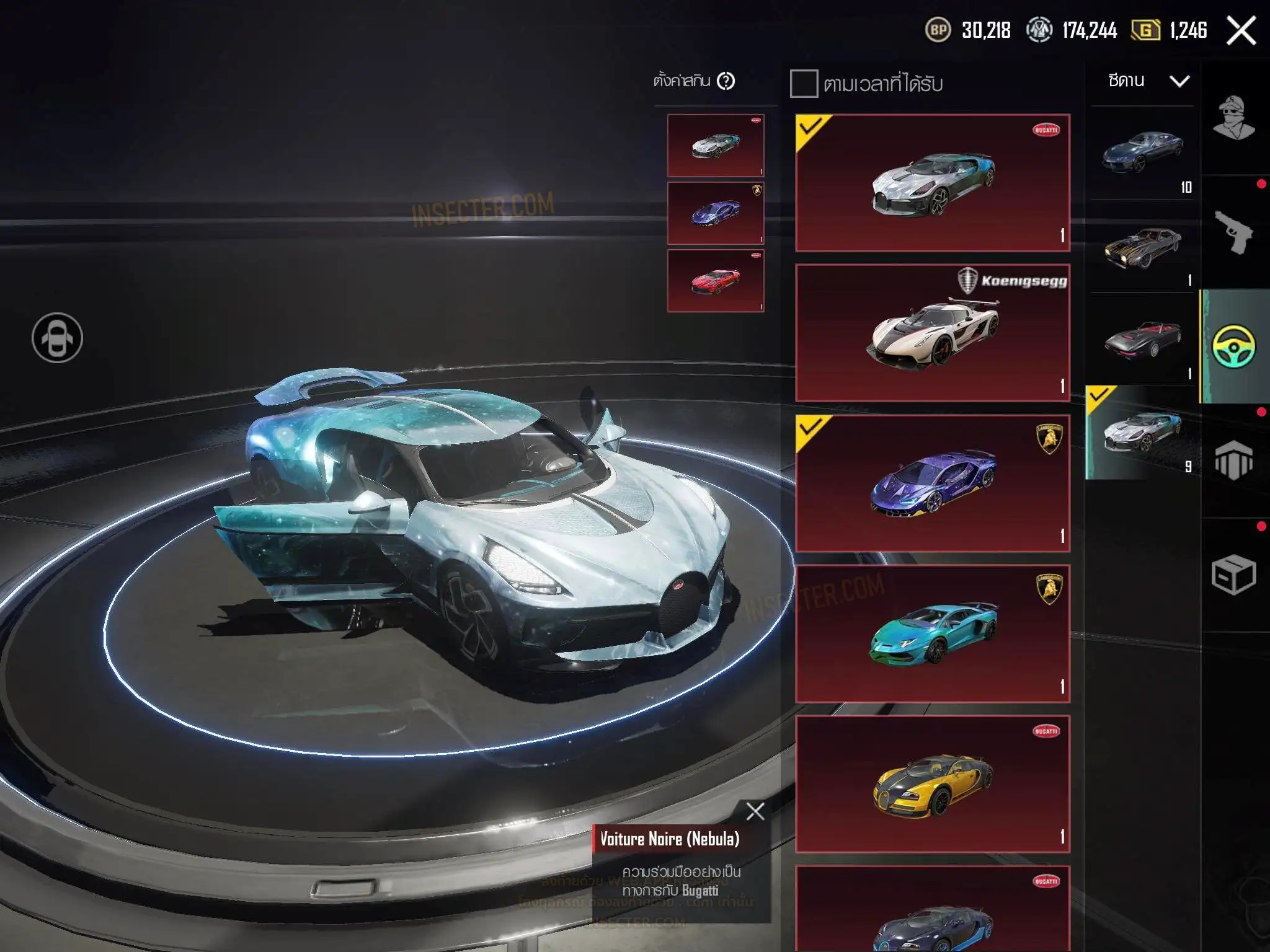This screenshot has height=952, width=1270.
Task: Pick the gray convertible roadster category
Action: click(1142, 340)
